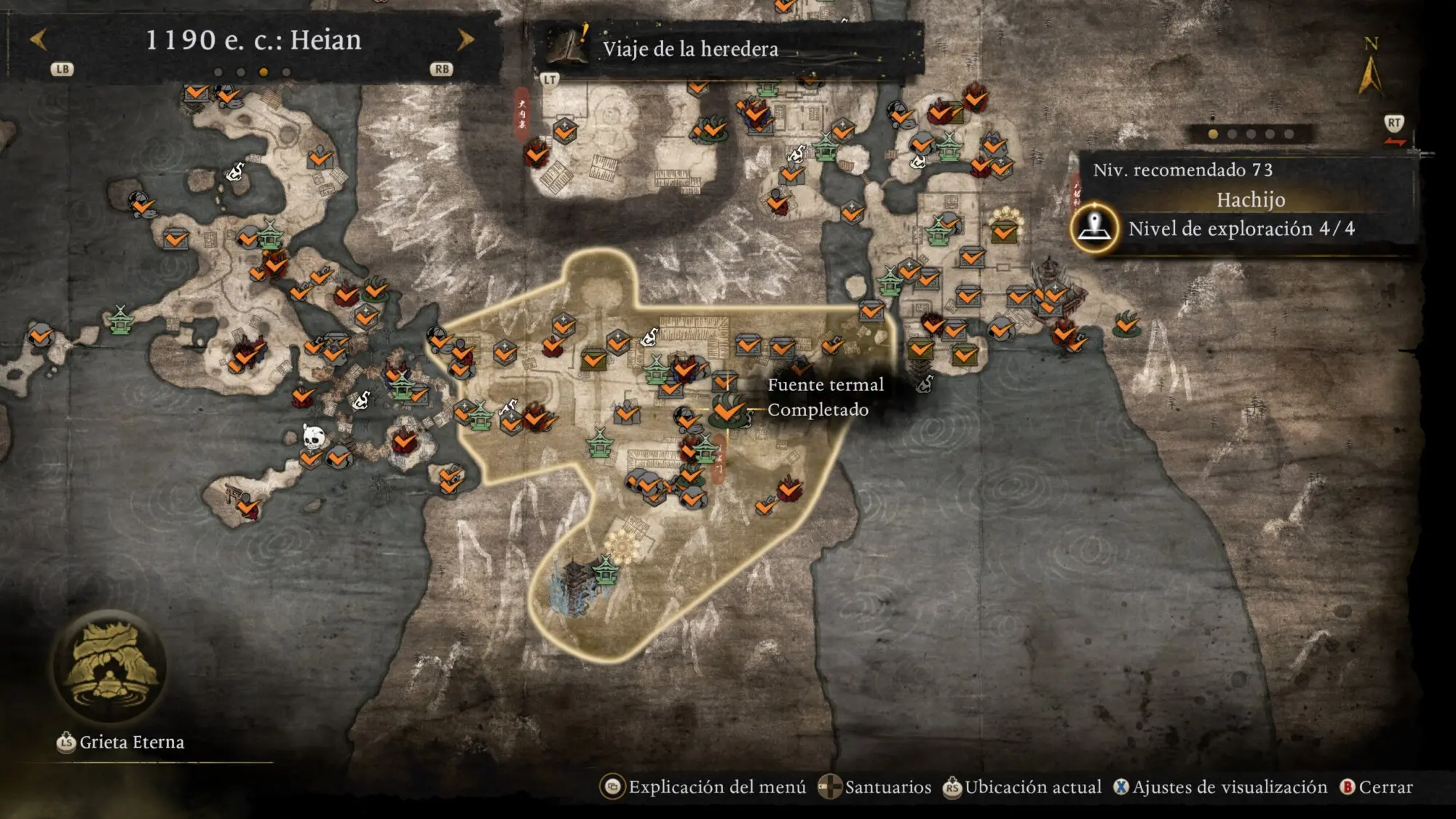The height and width of the screenshot is (819, 1456).
Task: Open the Viaje de la heredera mission banner
Action: [690, 49]
